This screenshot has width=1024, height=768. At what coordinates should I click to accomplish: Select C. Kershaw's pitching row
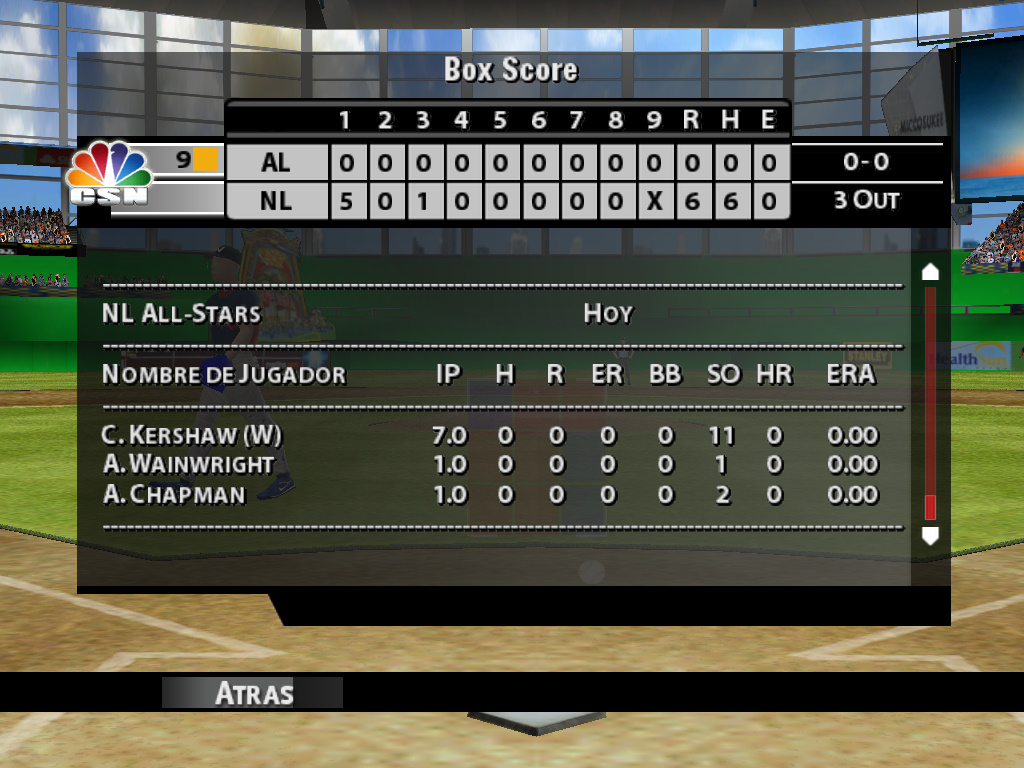(490, 436)
